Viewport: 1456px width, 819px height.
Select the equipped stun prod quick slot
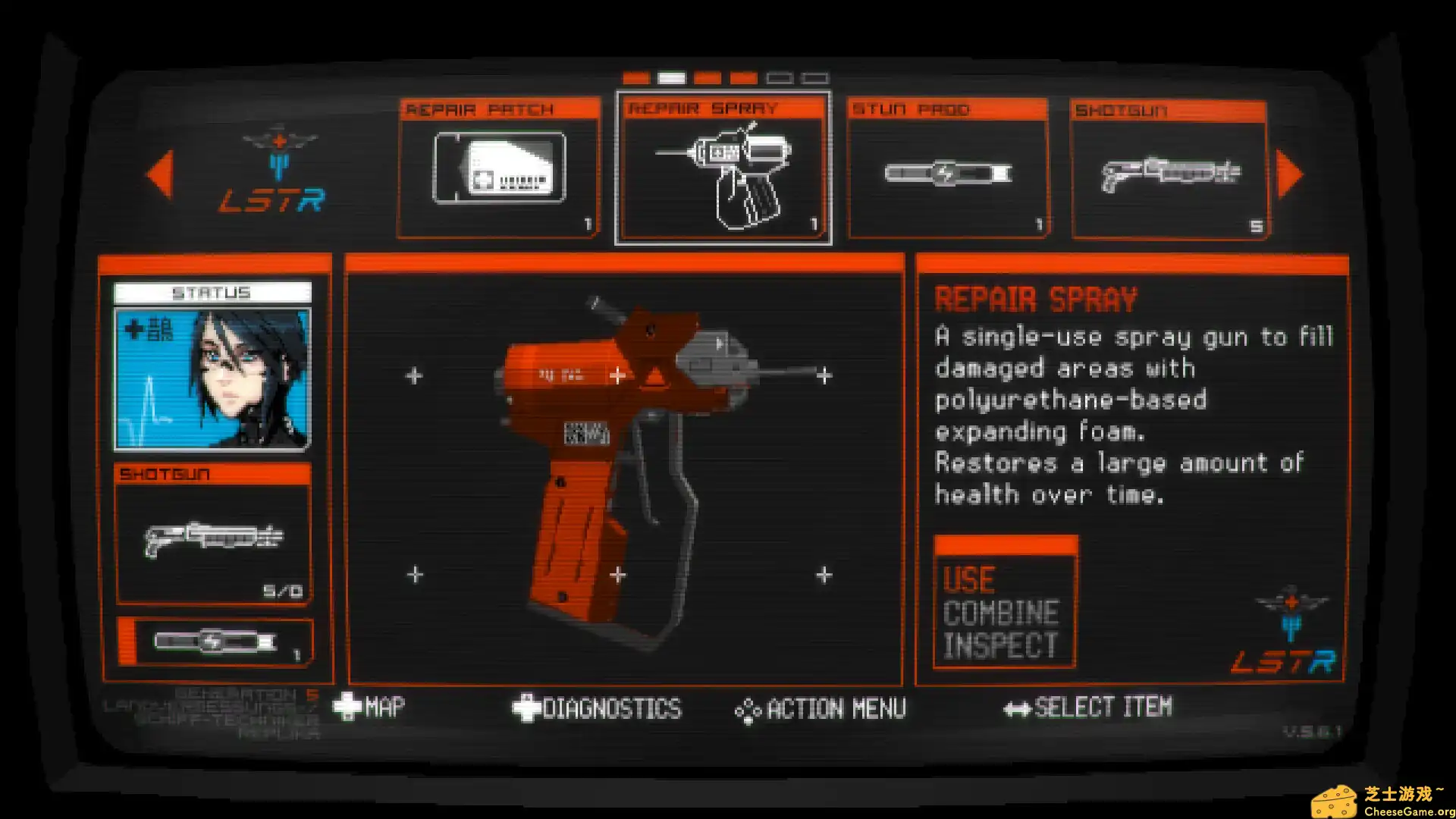[x=215, y=642]
